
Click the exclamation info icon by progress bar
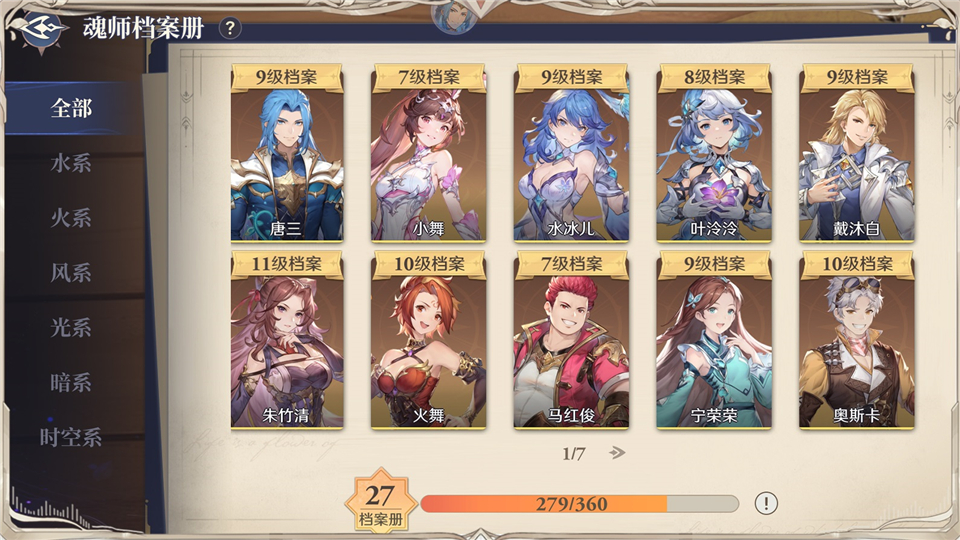tap(766, 503)
